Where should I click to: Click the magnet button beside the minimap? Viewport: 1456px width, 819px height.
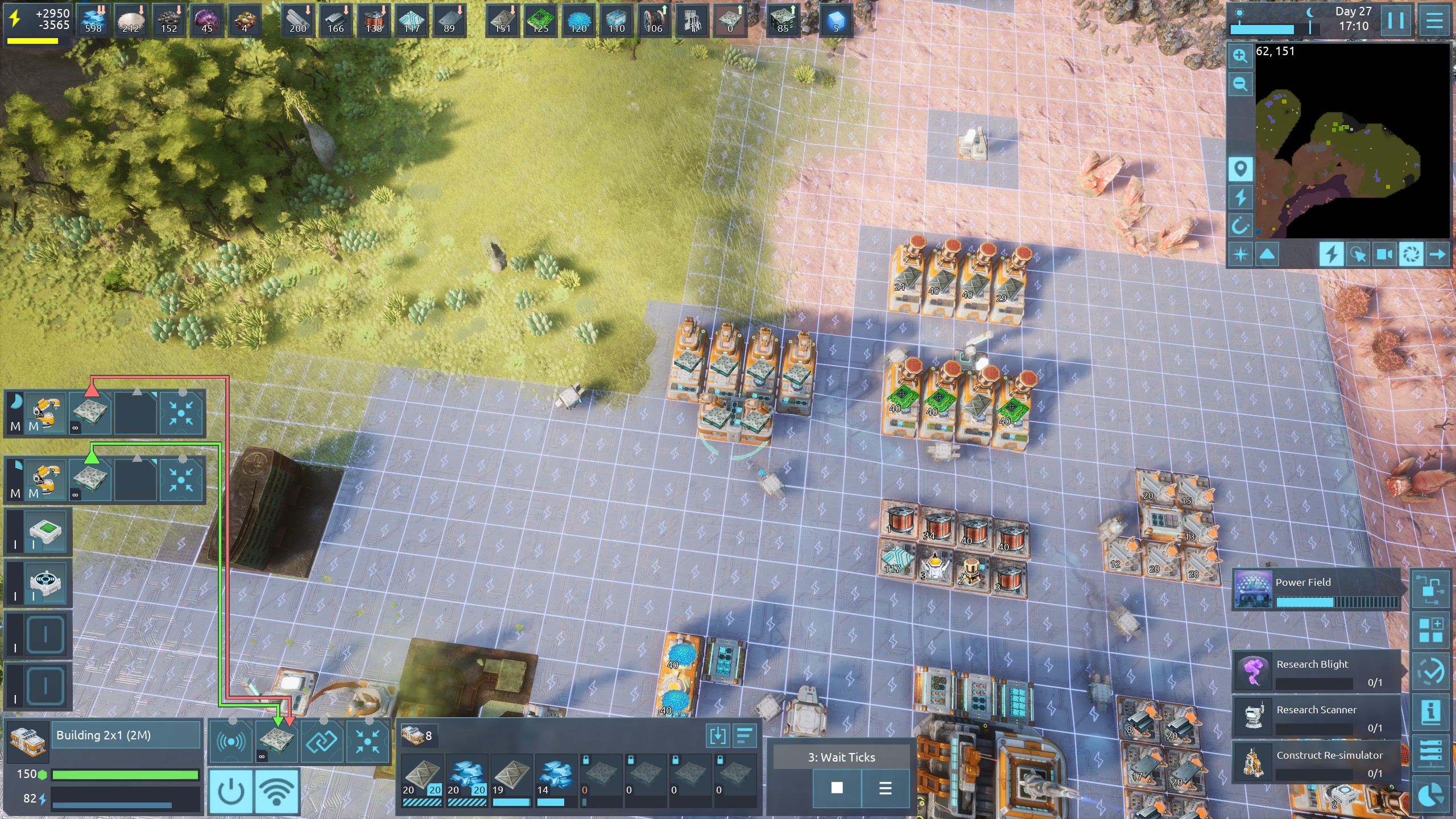(x=1240, y=226)
